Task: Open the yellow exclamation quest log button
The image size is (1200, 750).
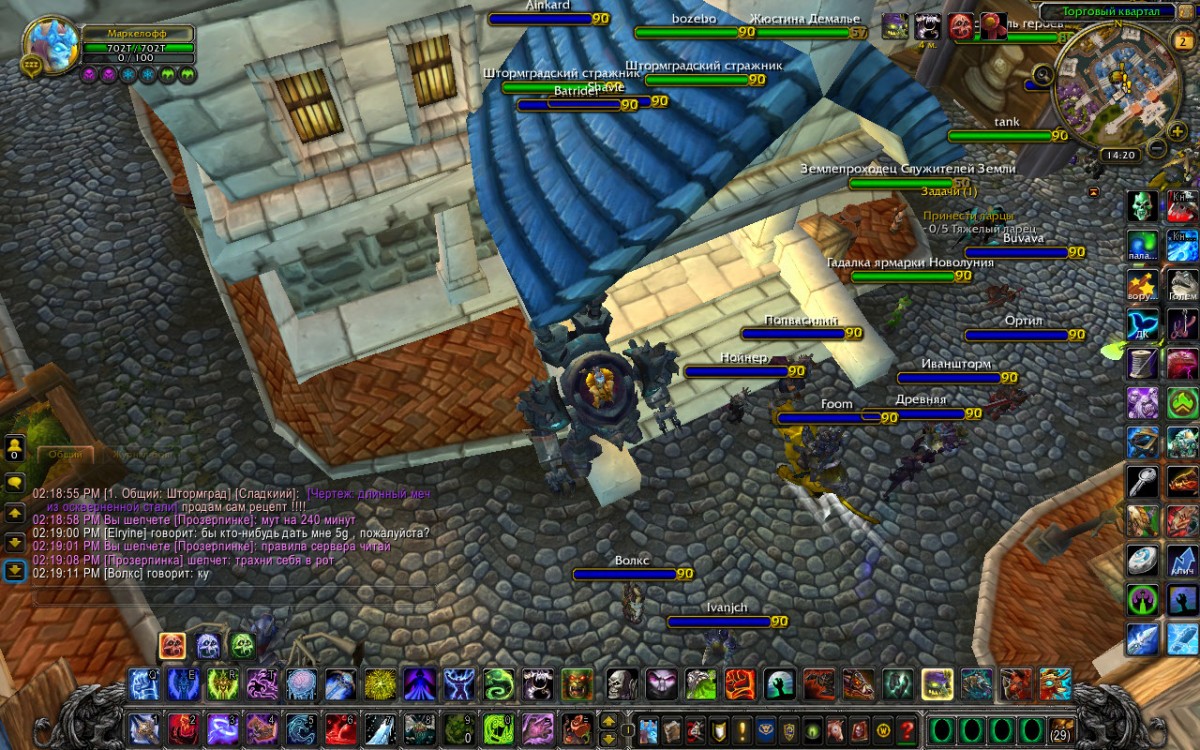Action: tap(741, 729)
